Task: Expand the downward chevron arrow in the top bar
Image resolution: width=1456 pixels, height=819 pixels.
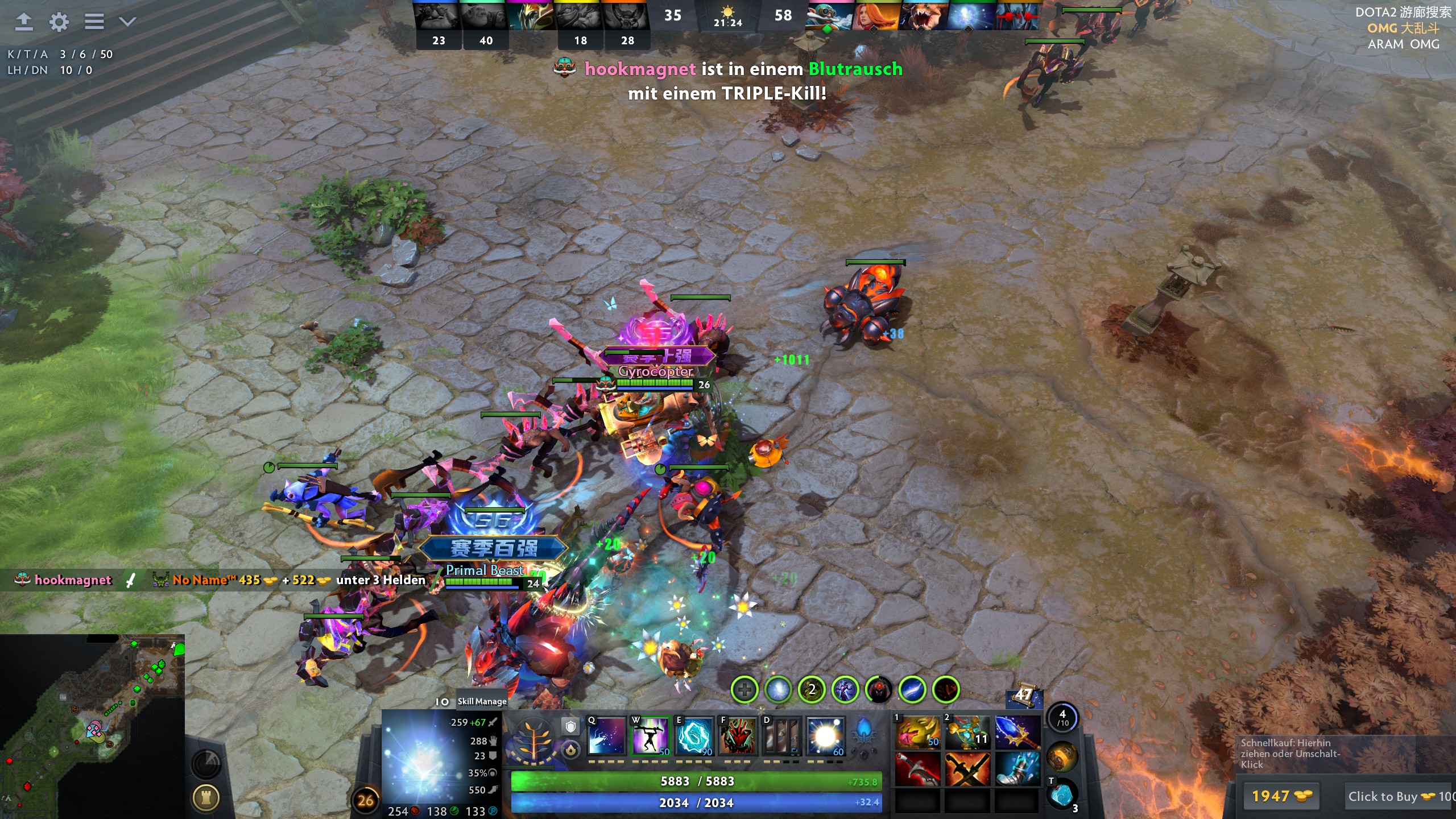Action: (127, 22)
